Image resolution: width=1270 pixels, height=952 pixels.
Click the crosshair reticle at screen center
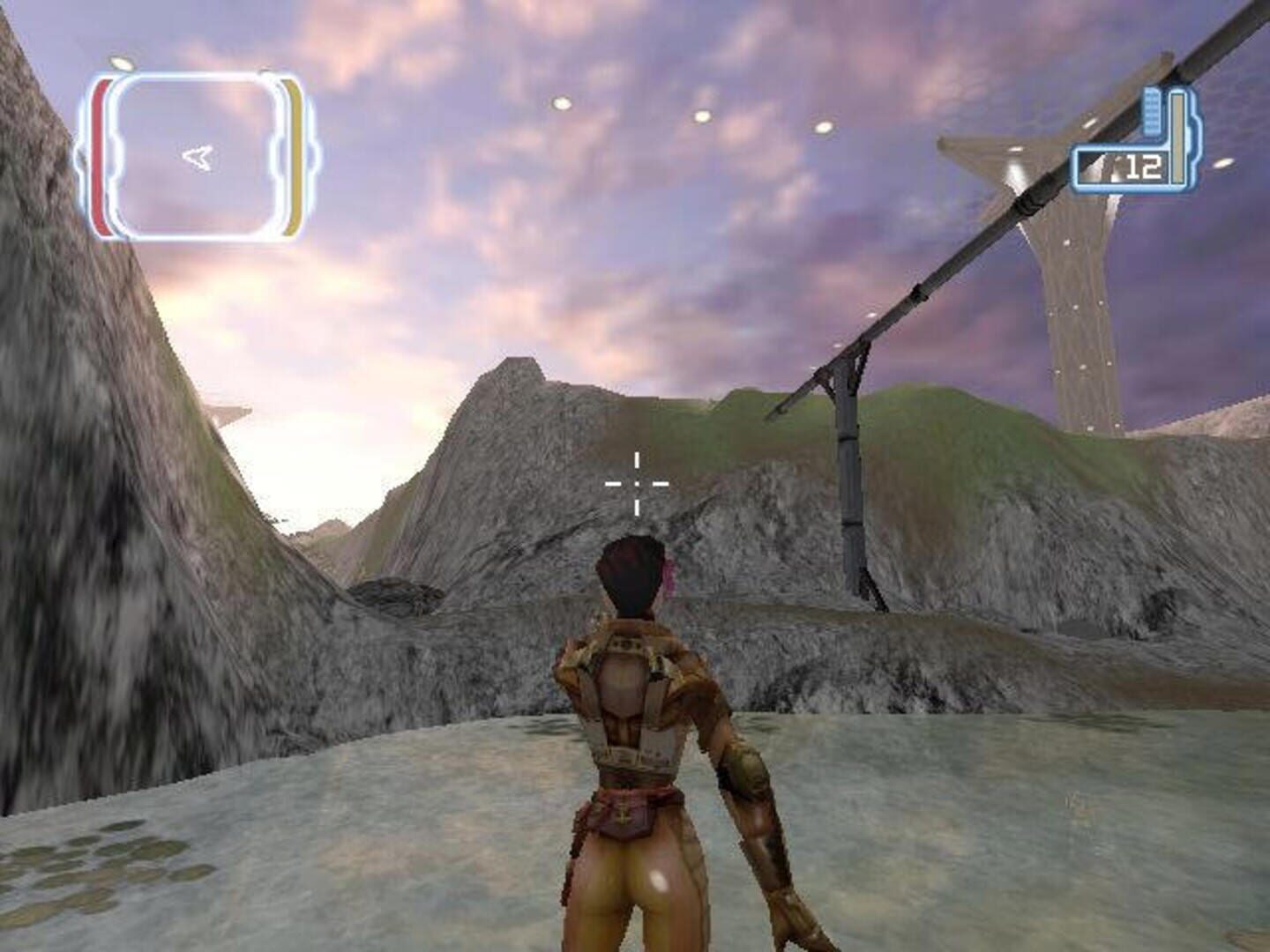[635, 484]
